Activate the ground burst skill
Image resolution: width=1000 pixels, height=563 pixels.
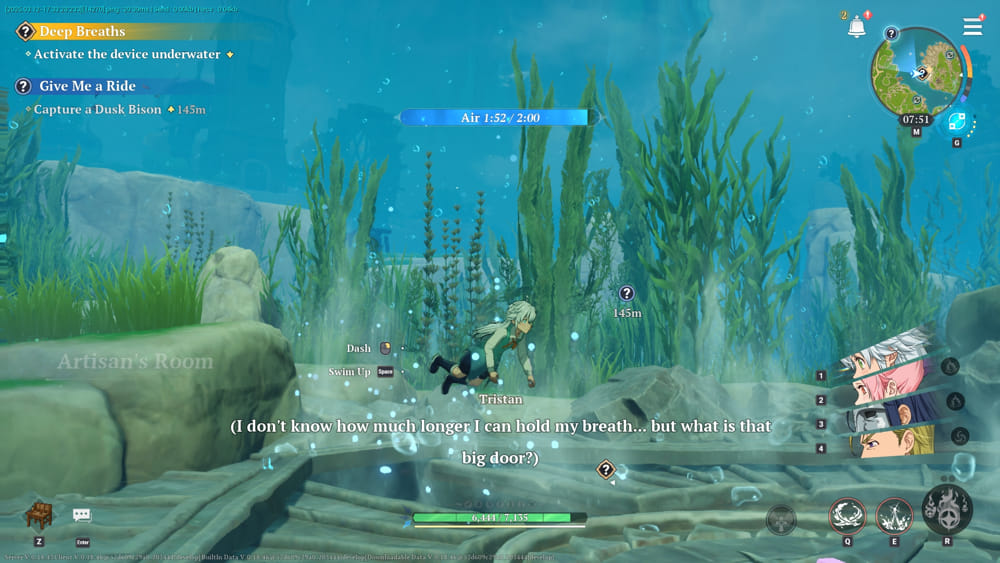coord(894,516)
